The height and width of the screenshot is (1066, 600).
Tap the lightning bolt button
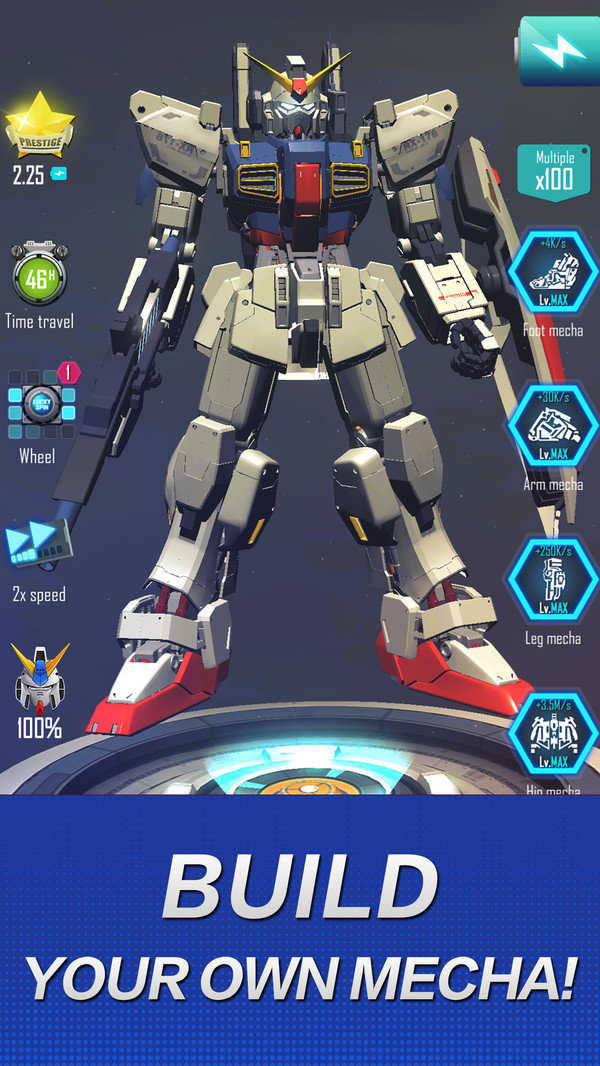point(556,51)
